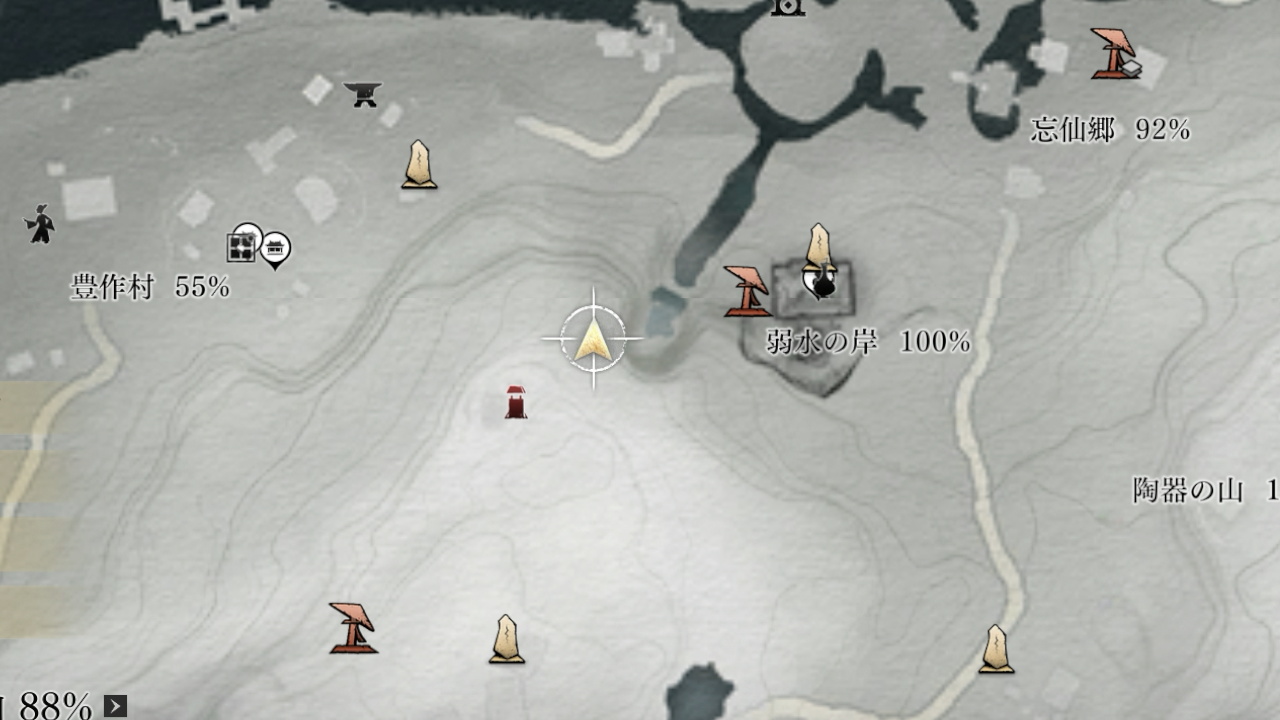This screenshot has width=1280, height=720.
Task: Click the red signpost marker beside 弱水の岸
Action: [747, 291]
